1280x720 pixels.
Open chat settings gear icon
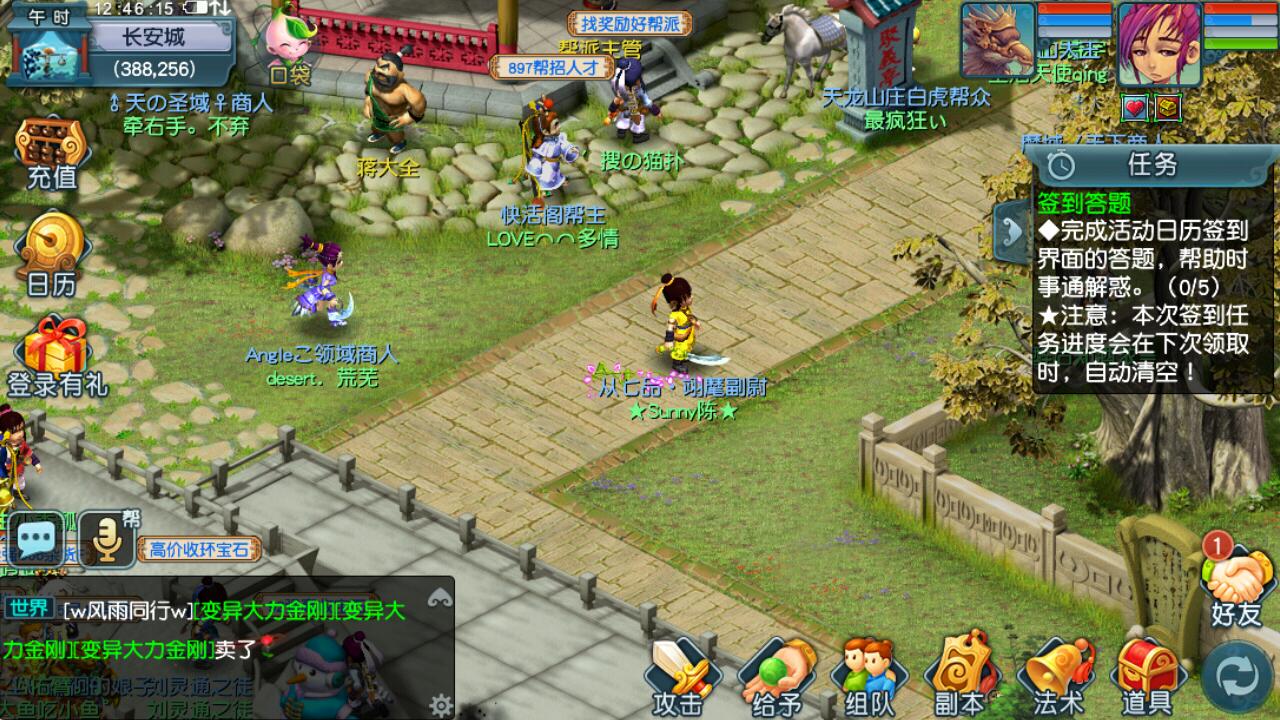(x=440, y=705)
